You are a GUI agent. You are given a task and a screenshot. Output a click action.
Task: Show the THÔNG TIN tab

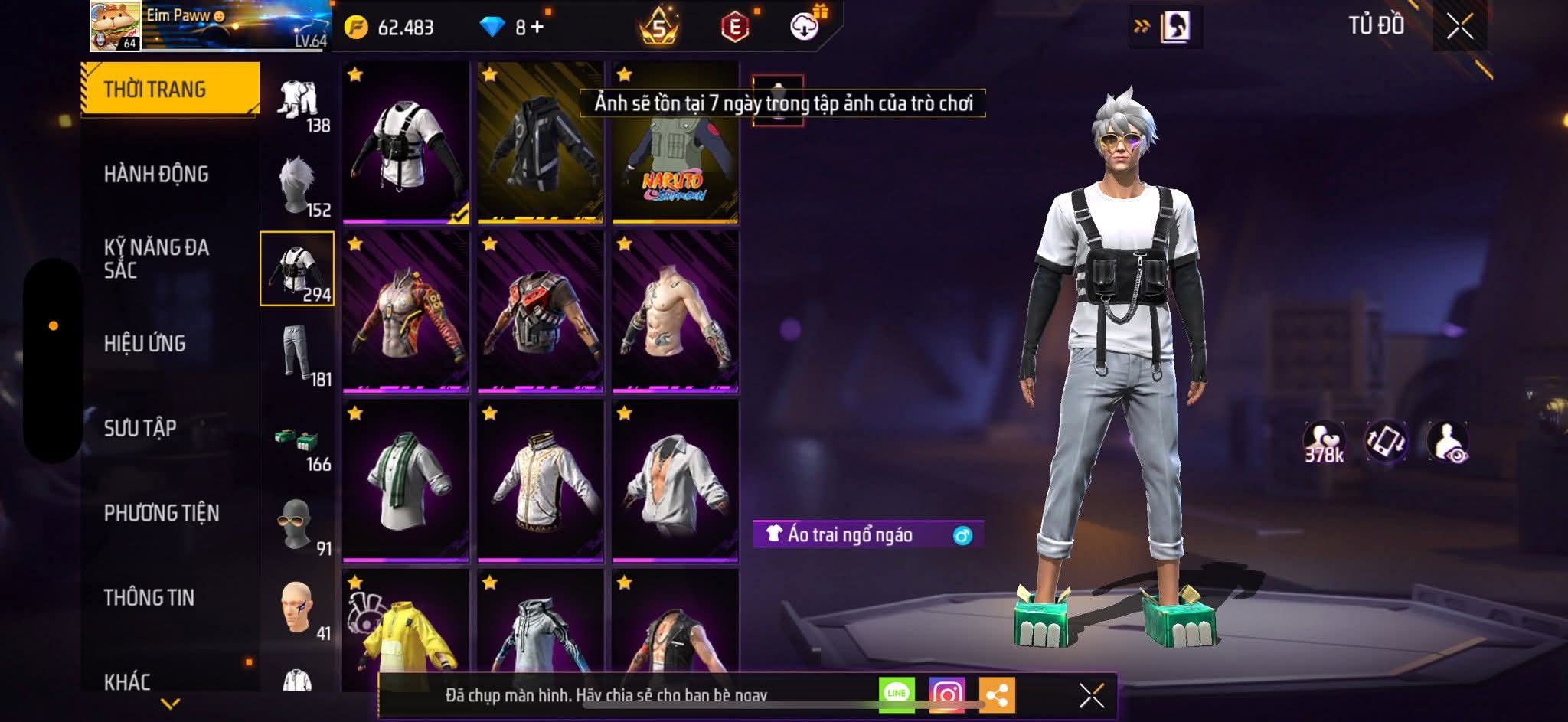click(149, 597)
